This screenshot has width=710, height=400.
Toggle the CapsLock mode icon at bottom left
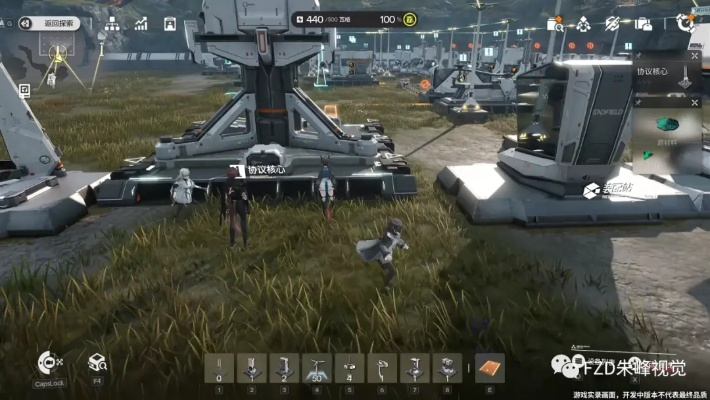[48, 363]
